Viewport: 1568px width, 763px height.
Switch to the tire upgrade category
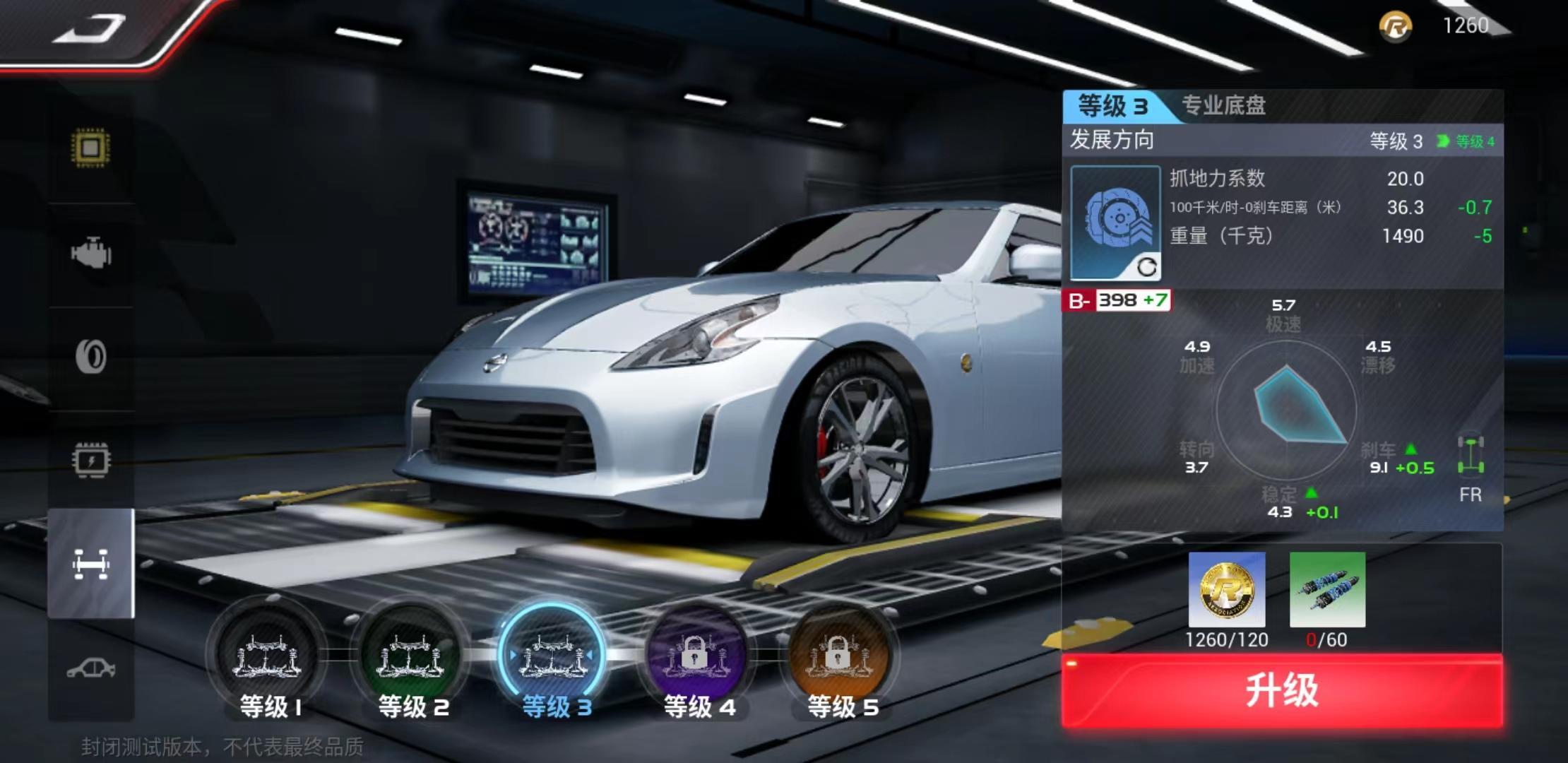point(91,356)
